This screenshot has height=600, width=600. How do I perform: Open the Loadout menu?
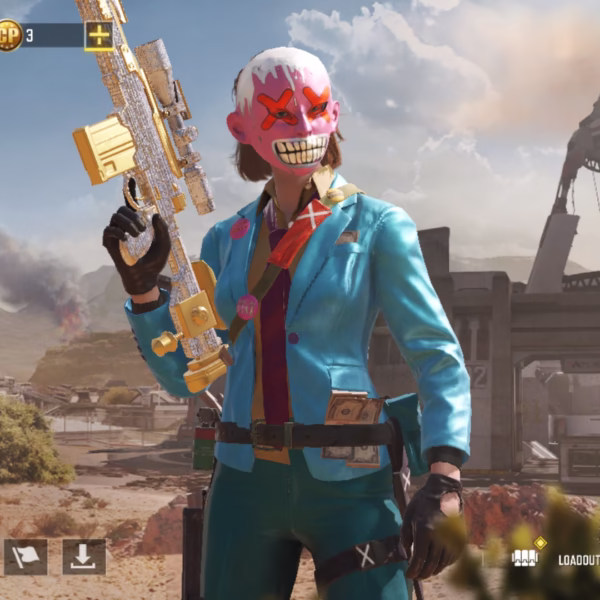point(560,559)
